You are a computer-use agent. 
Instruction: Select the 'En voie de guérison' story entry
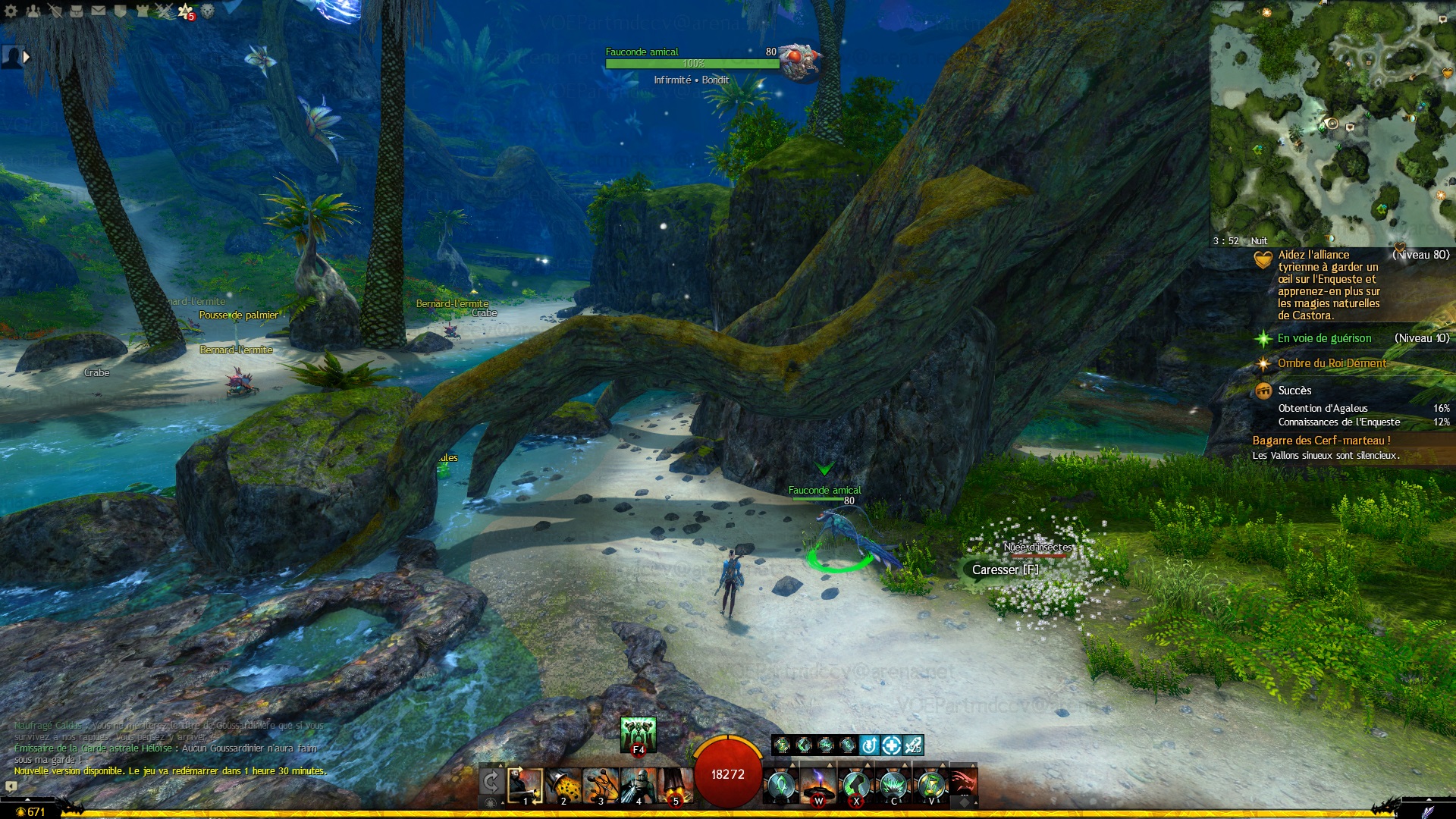pos(1324,338)
